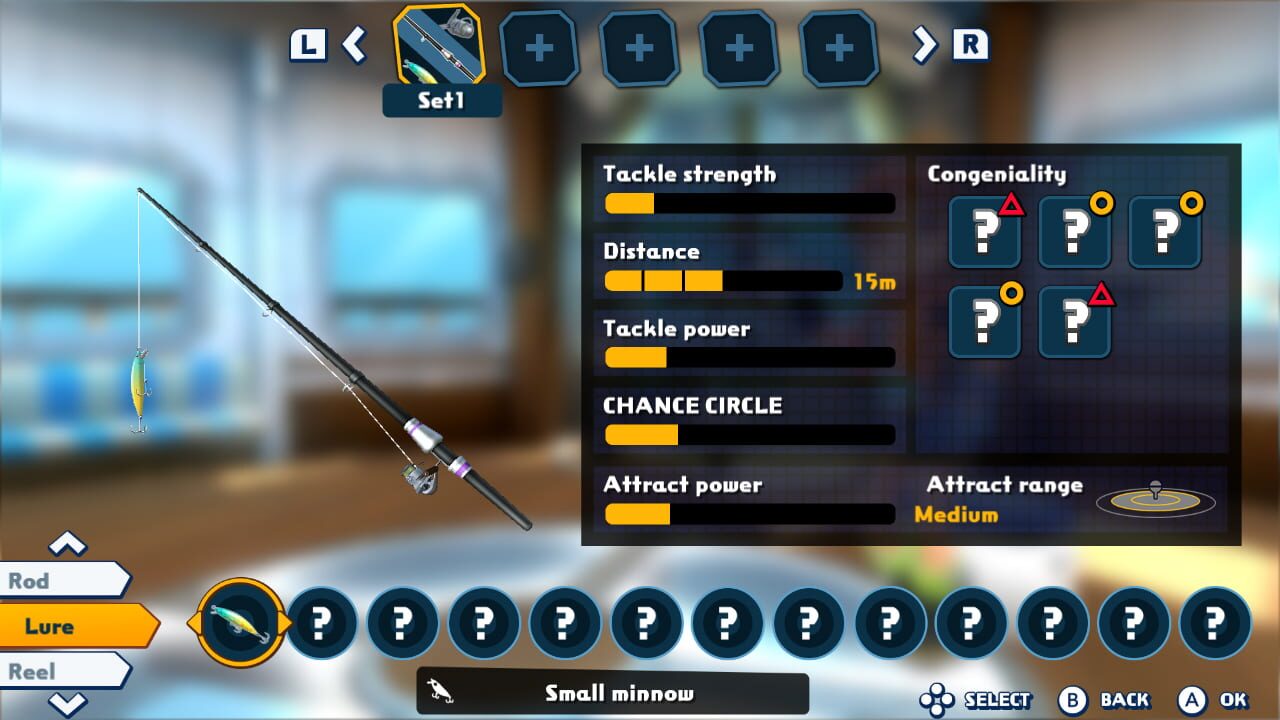The image size is (1280, 720).
Task: Click the first Congeniality mystery icon with red triangle
Action: tap(984, 232)
